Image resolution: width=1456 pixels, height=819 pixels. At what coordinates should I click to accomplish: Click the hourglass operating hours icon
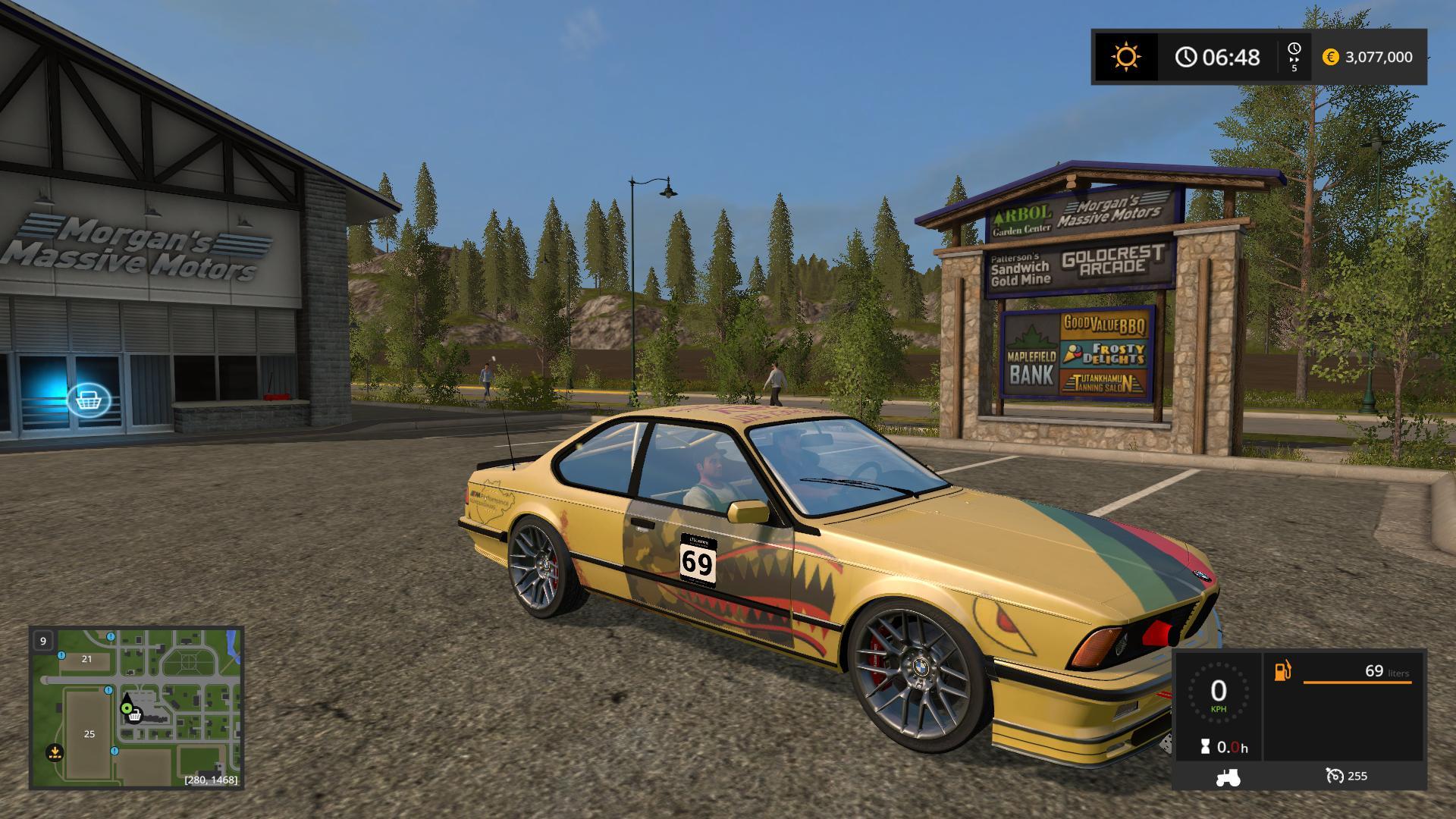click(x=1205, y=747)
